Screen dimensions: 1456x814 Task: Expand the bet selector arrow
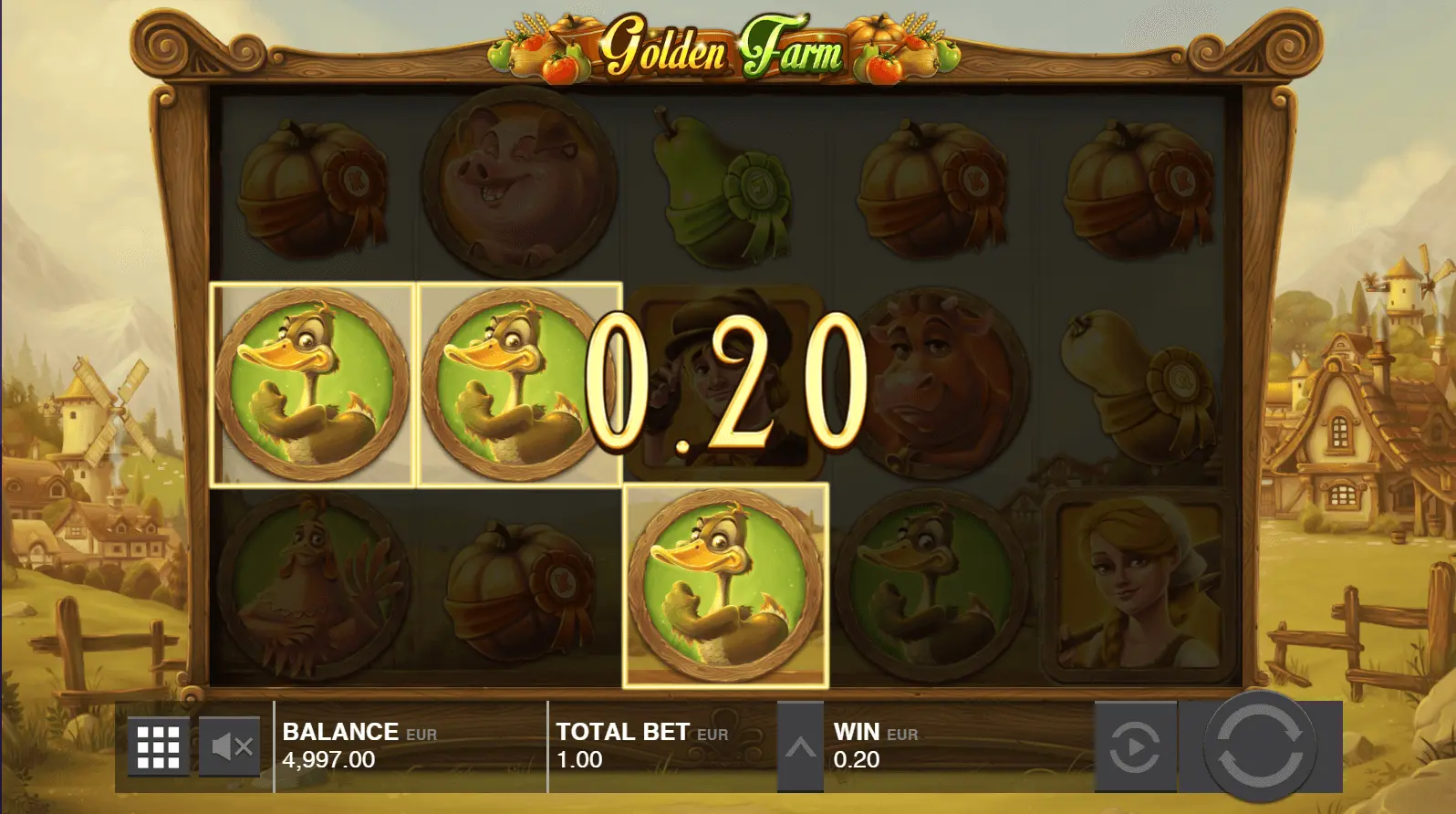800,747
